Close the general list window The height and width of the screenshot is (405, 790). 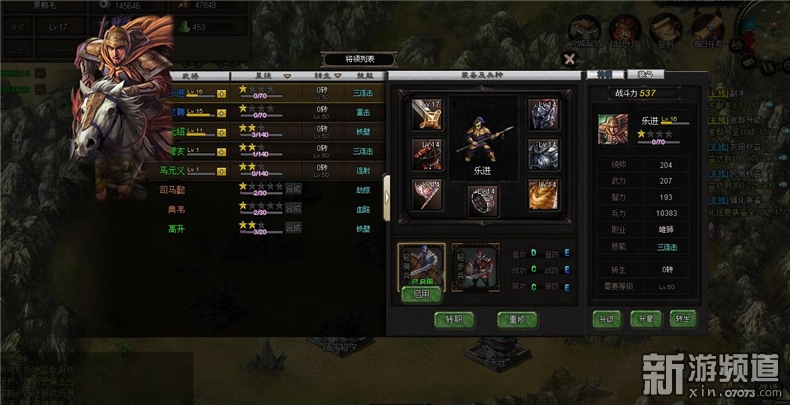pyautogui.click(x=569, y=60)
